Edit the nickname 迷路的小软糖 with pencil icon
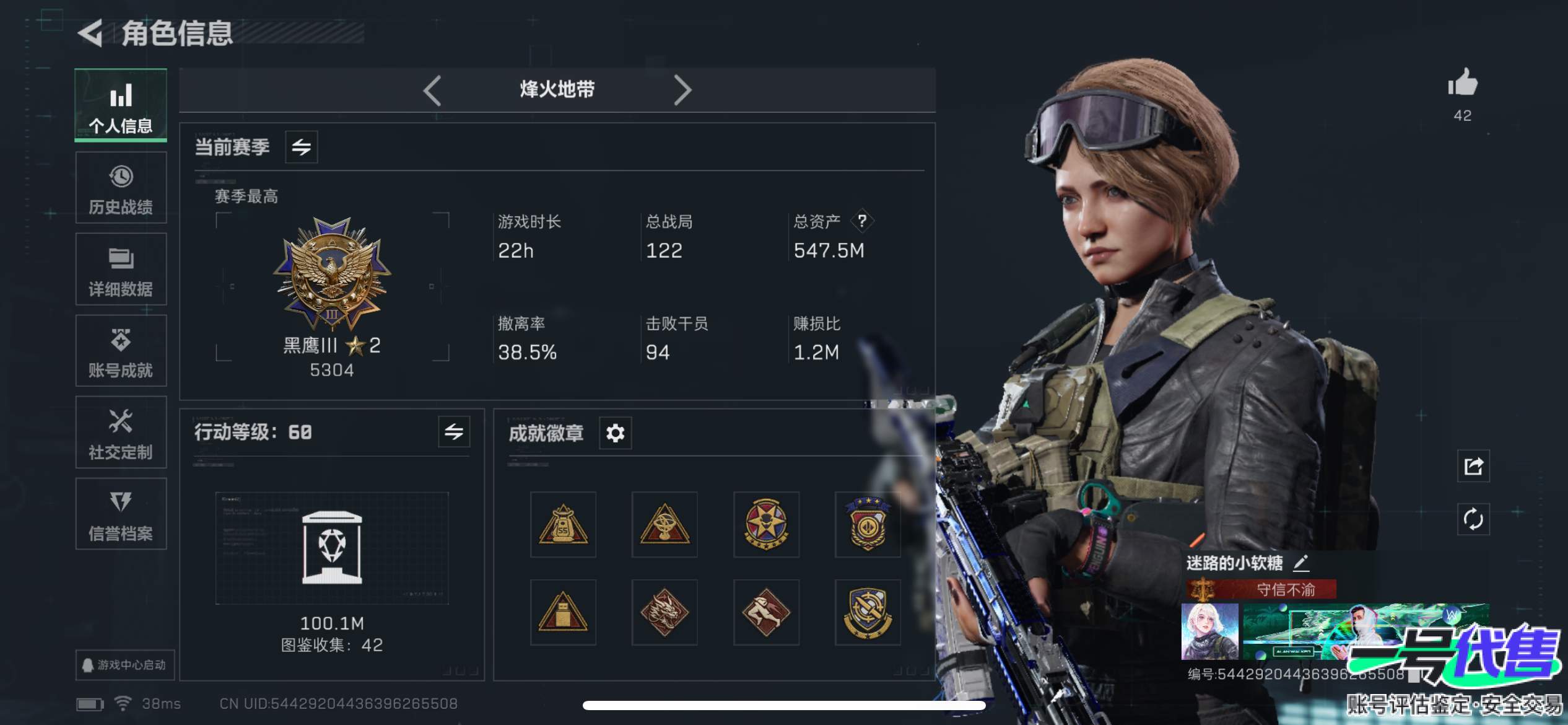Screen dimensions: 1568x725 pos(1301,563)
